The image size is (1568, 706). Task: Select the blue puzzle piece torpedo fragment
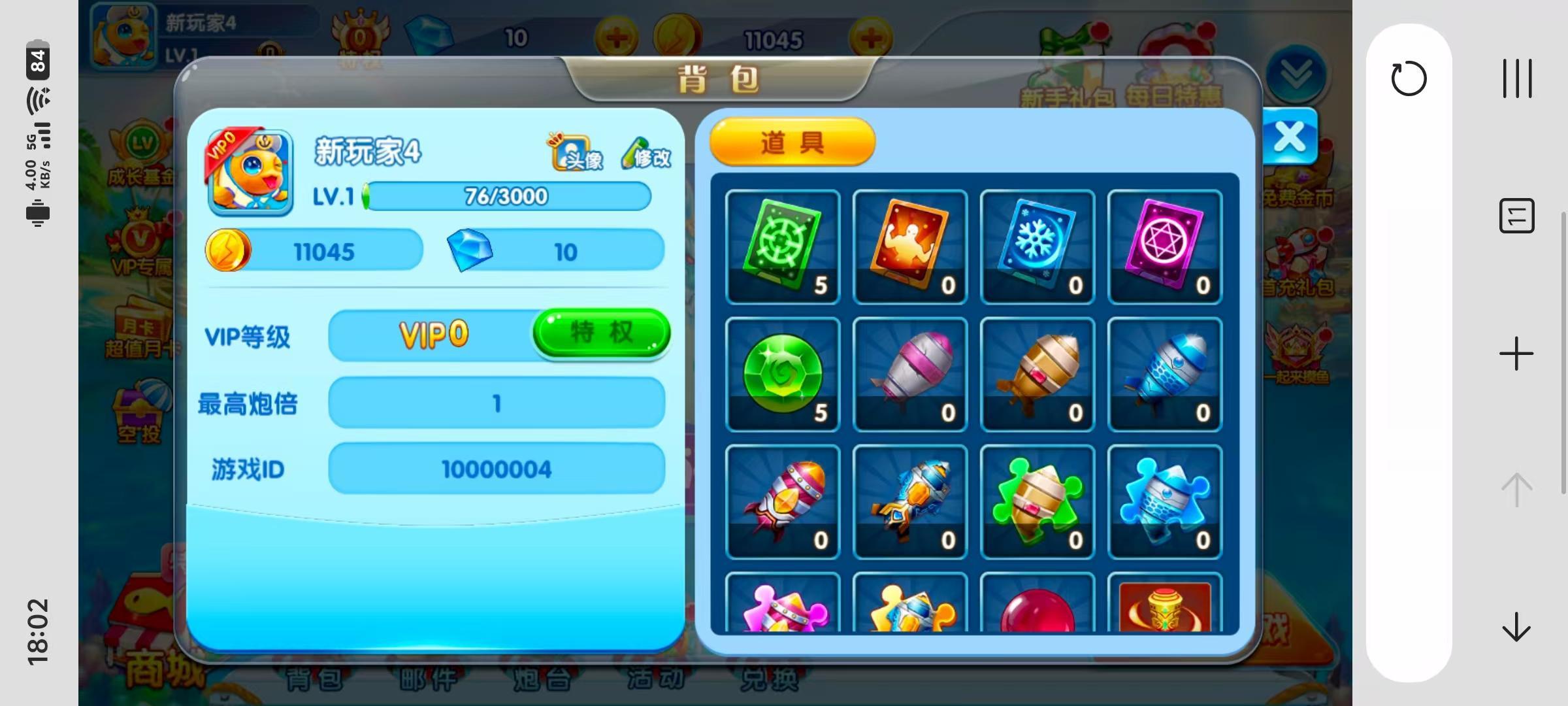tap(1165, 502)
